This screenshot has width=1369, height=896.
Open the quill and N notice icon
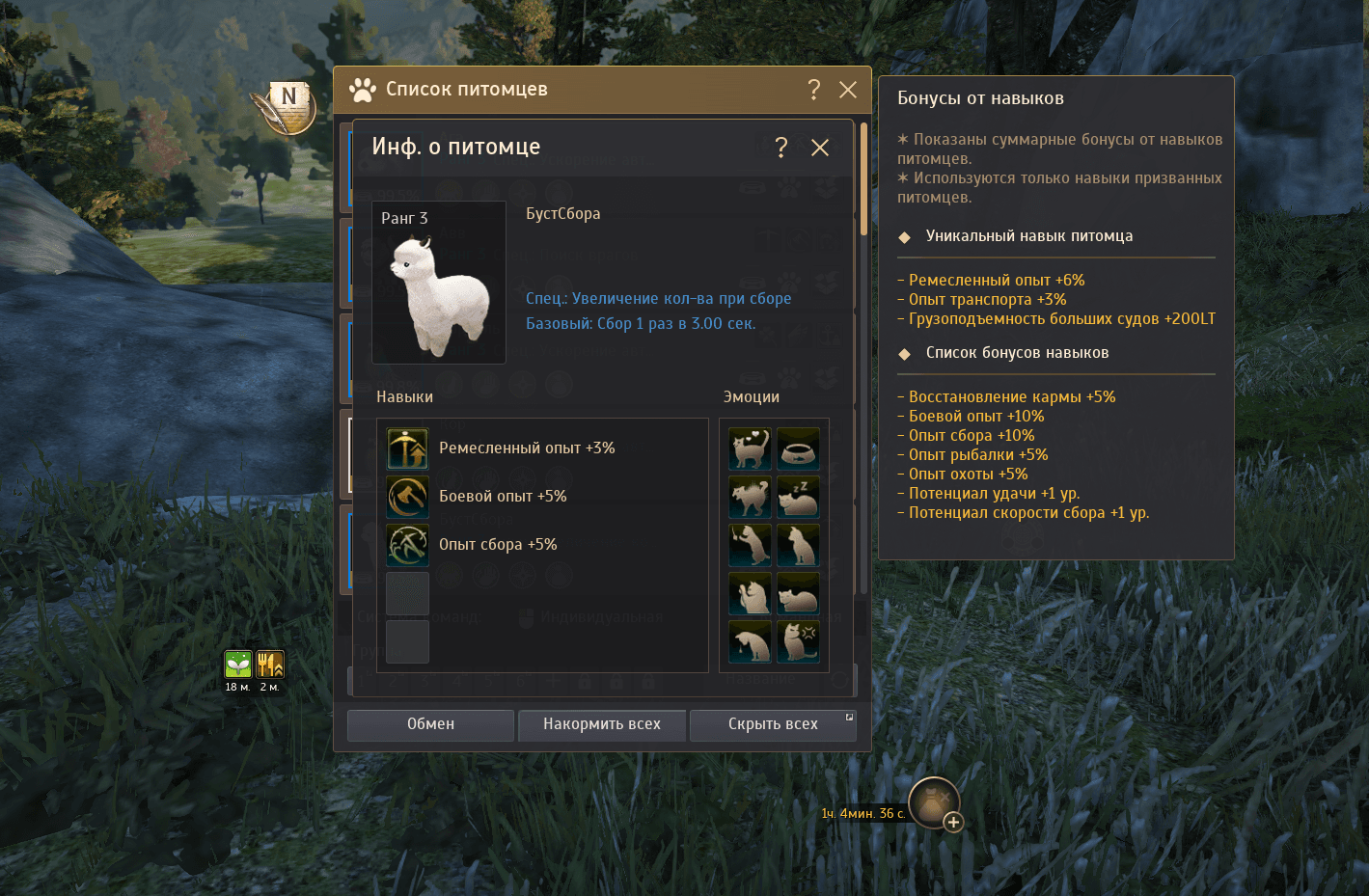[x=286, y=106]
